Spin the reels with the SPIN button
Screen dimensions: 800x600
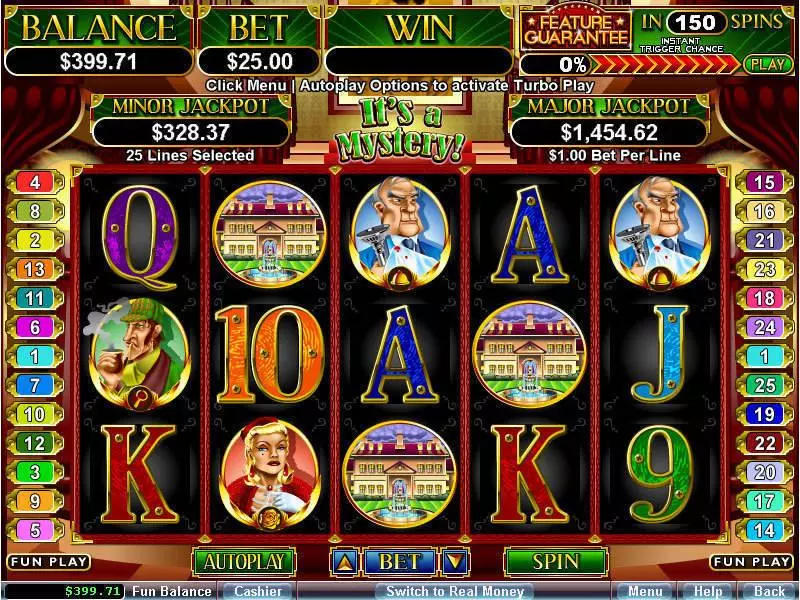(x=556, y=562)
